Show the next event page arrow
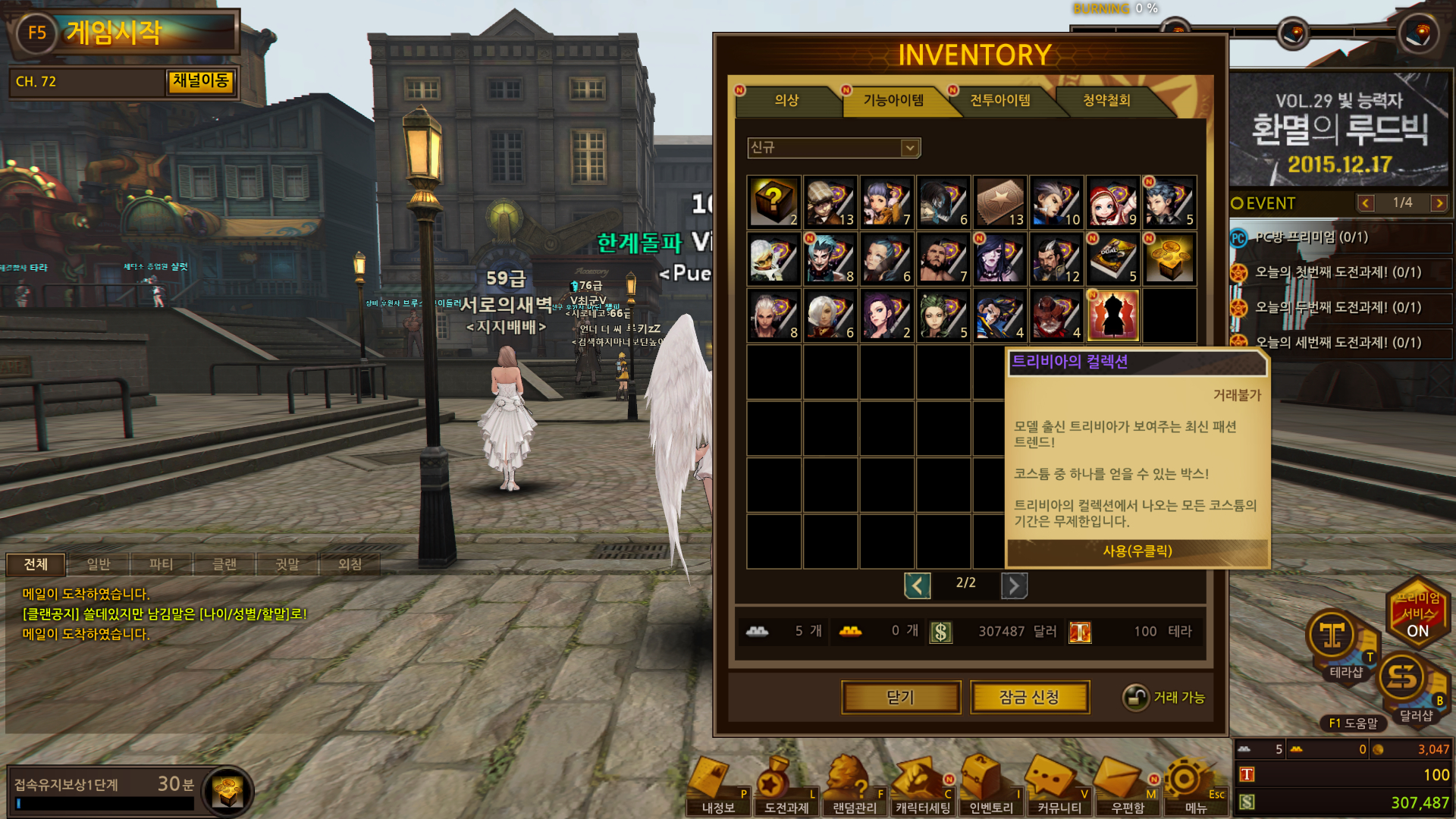 (x=1439, y=203)
